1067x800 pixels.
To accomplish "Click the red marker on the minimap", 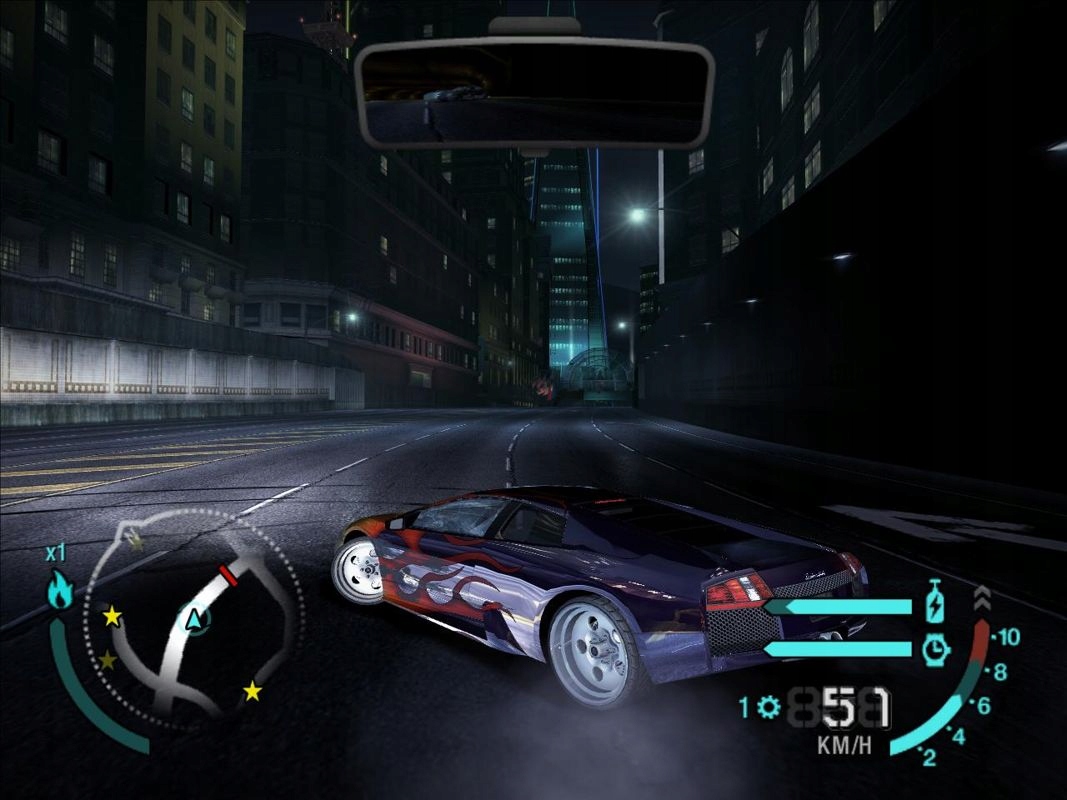I will 228,576.
